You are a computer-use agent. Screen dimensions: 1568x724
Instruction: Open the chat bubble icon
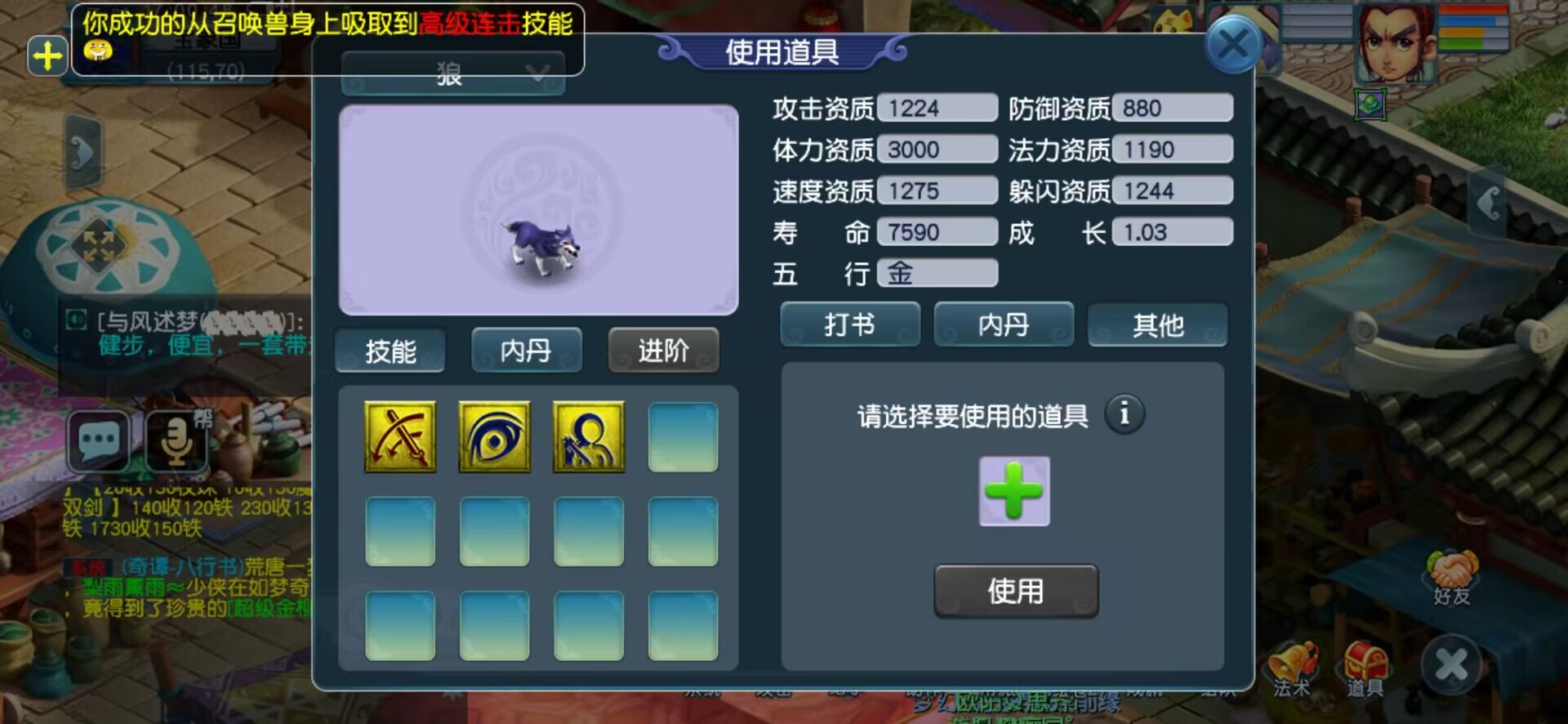[x=97, y=441]
